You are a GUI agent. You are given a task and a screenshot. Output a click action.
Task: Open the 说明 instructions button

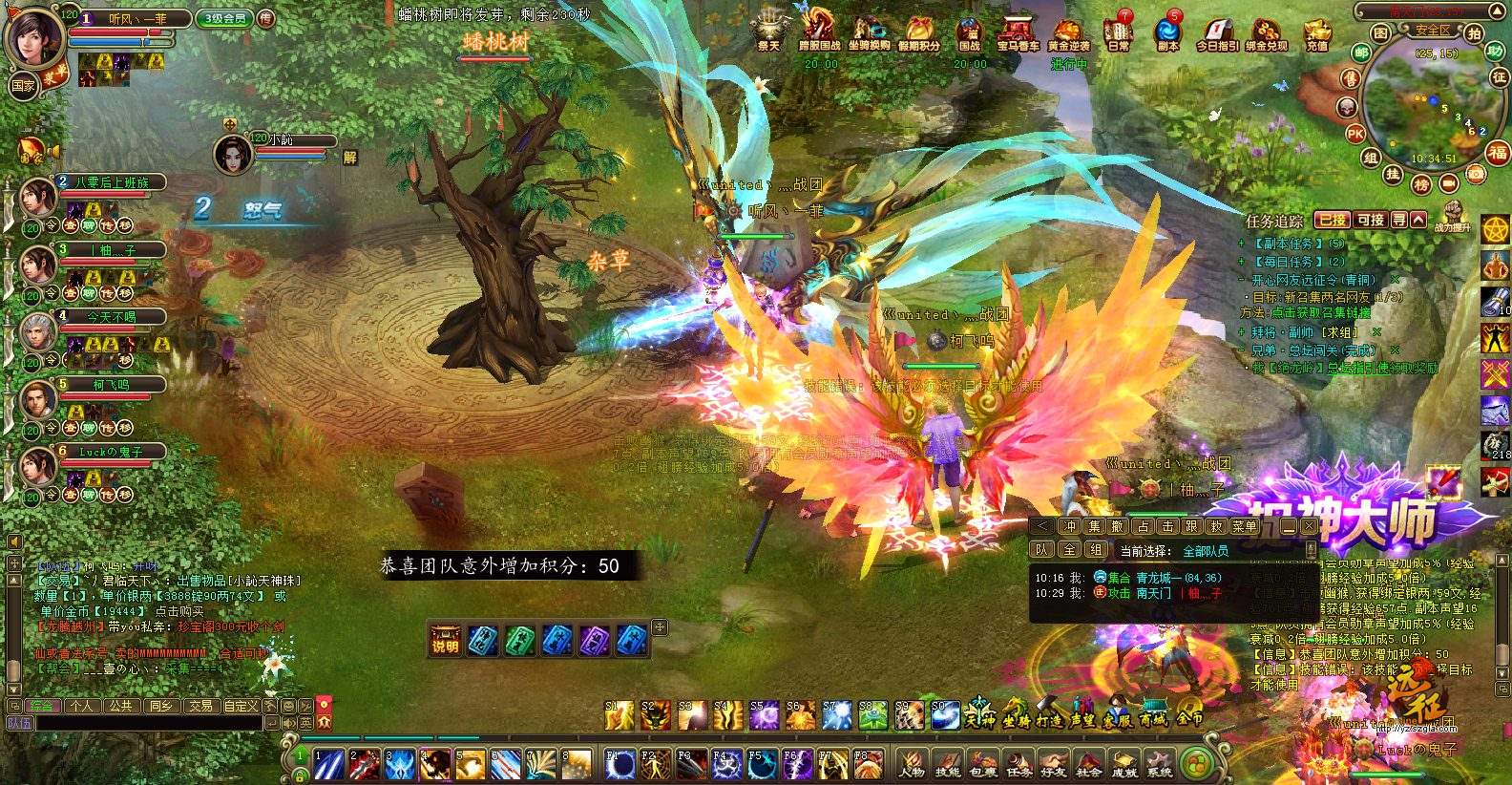(x=445, y=640)
